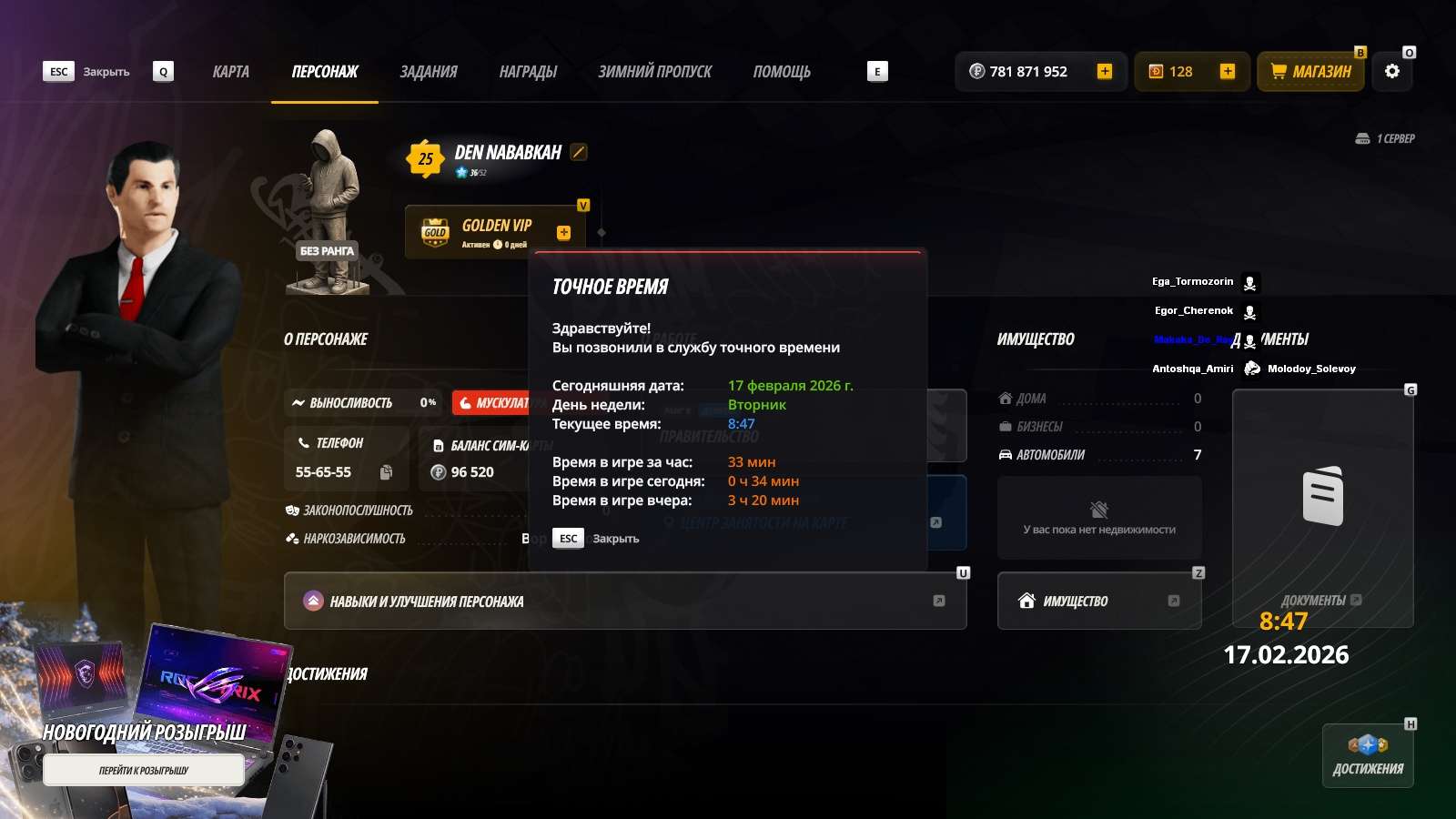This screenshot has height=819, width=1456.
Task: Open the Достижения achievements button
Action: (1367, 755)
